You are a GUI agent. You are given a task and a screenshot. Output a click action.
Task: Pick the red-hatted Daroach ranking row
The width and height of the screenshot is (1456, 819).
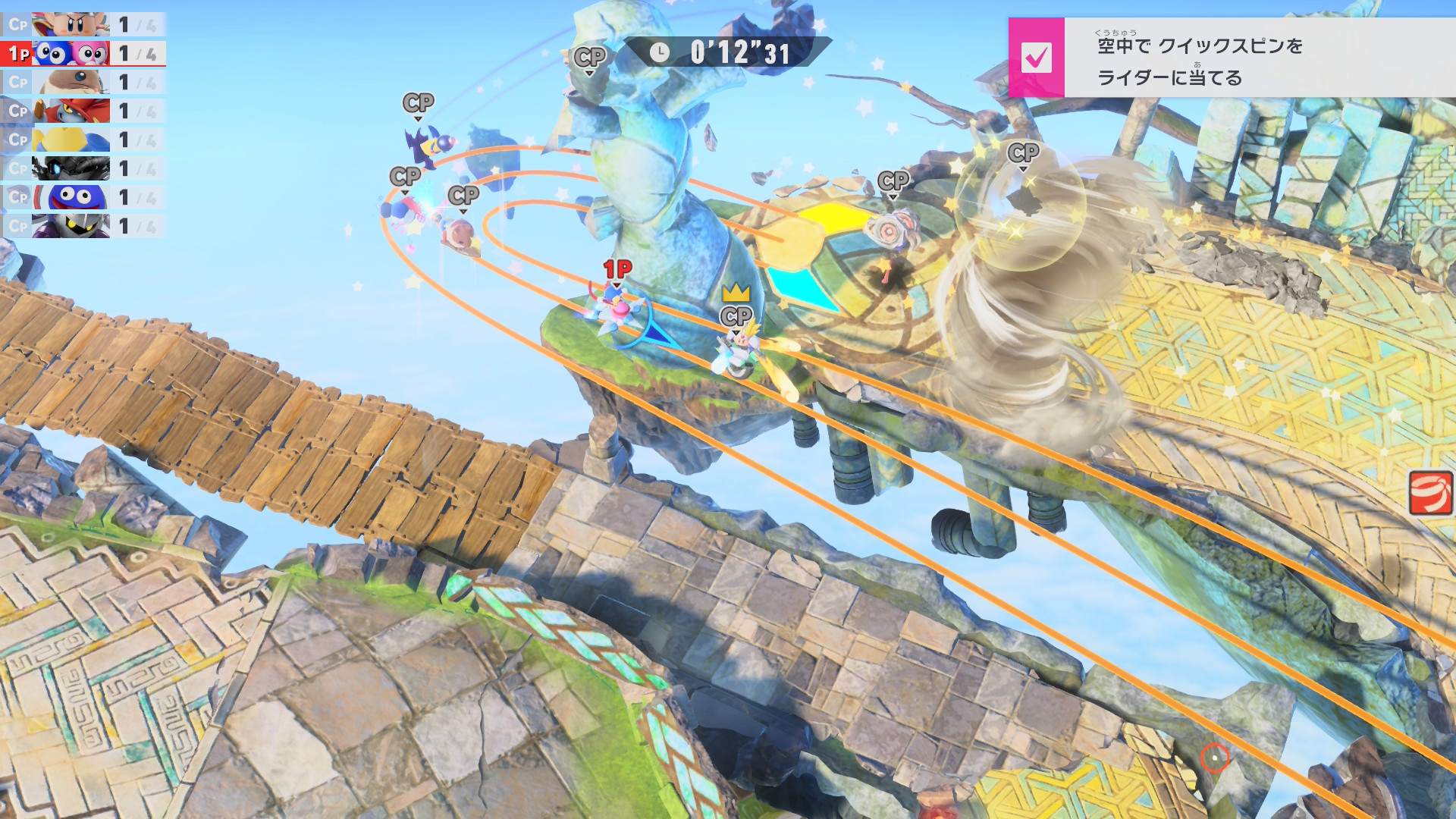click(83, 111)
